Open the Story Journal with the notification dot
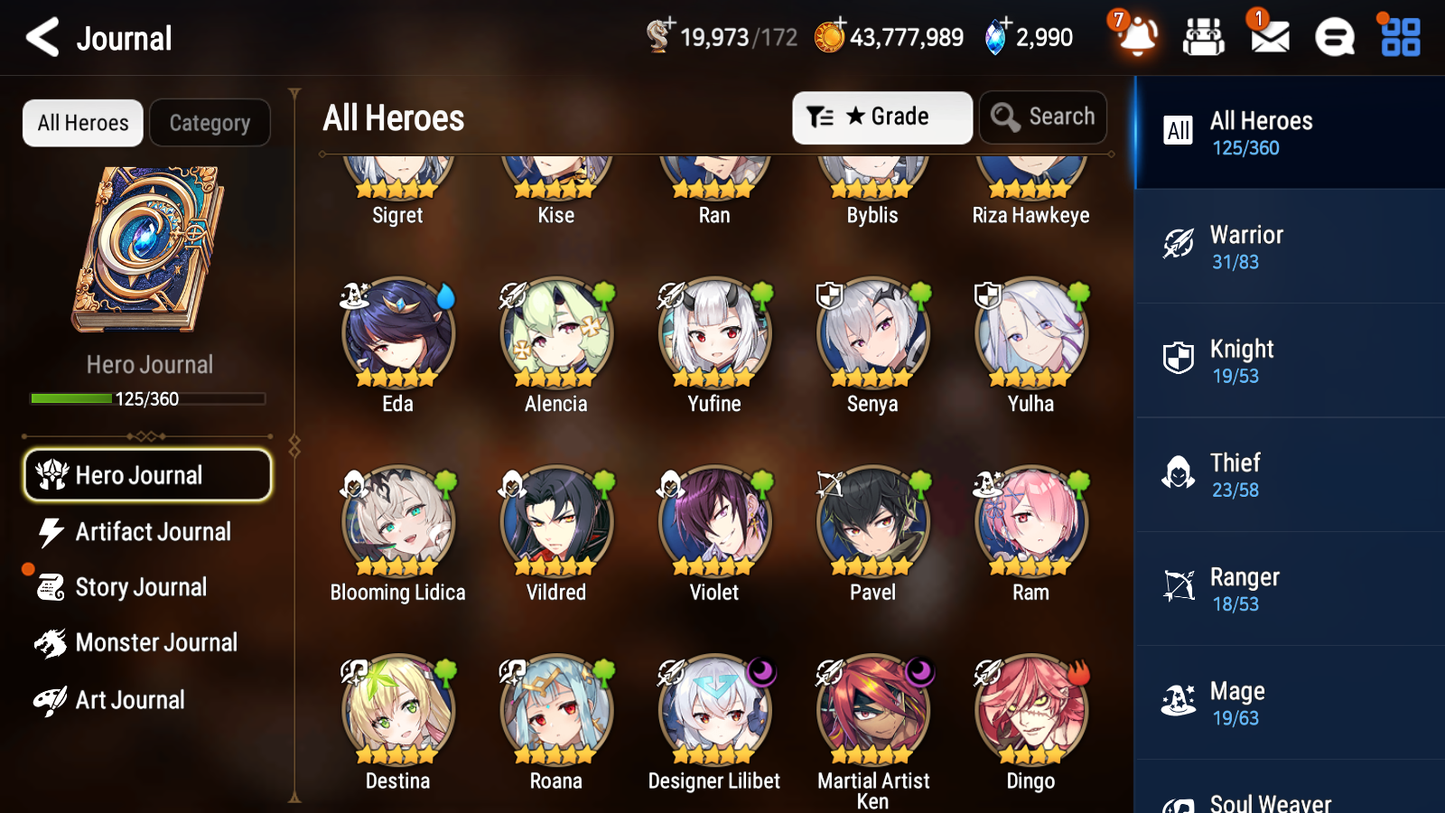Viewport: 1445px width, 813px height. [148, 587]
